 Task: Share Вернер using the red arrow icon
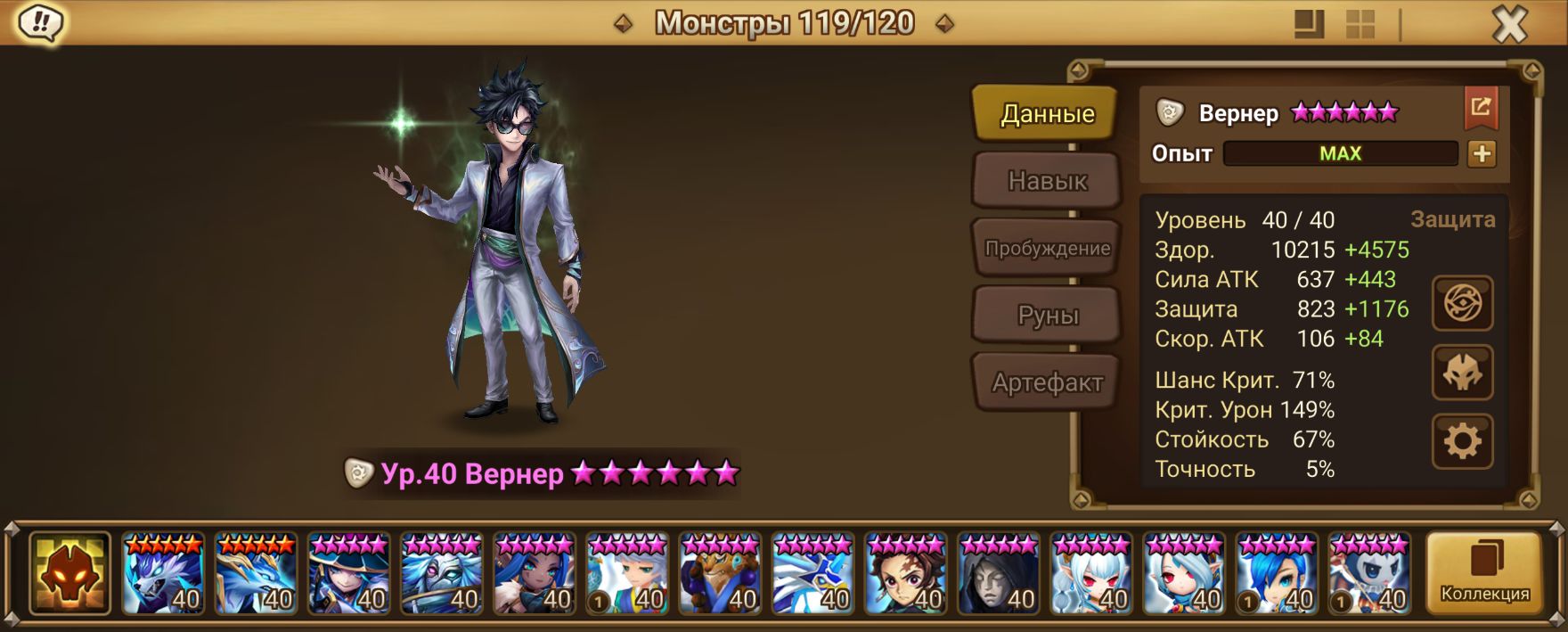click(x=1481, y=107)
